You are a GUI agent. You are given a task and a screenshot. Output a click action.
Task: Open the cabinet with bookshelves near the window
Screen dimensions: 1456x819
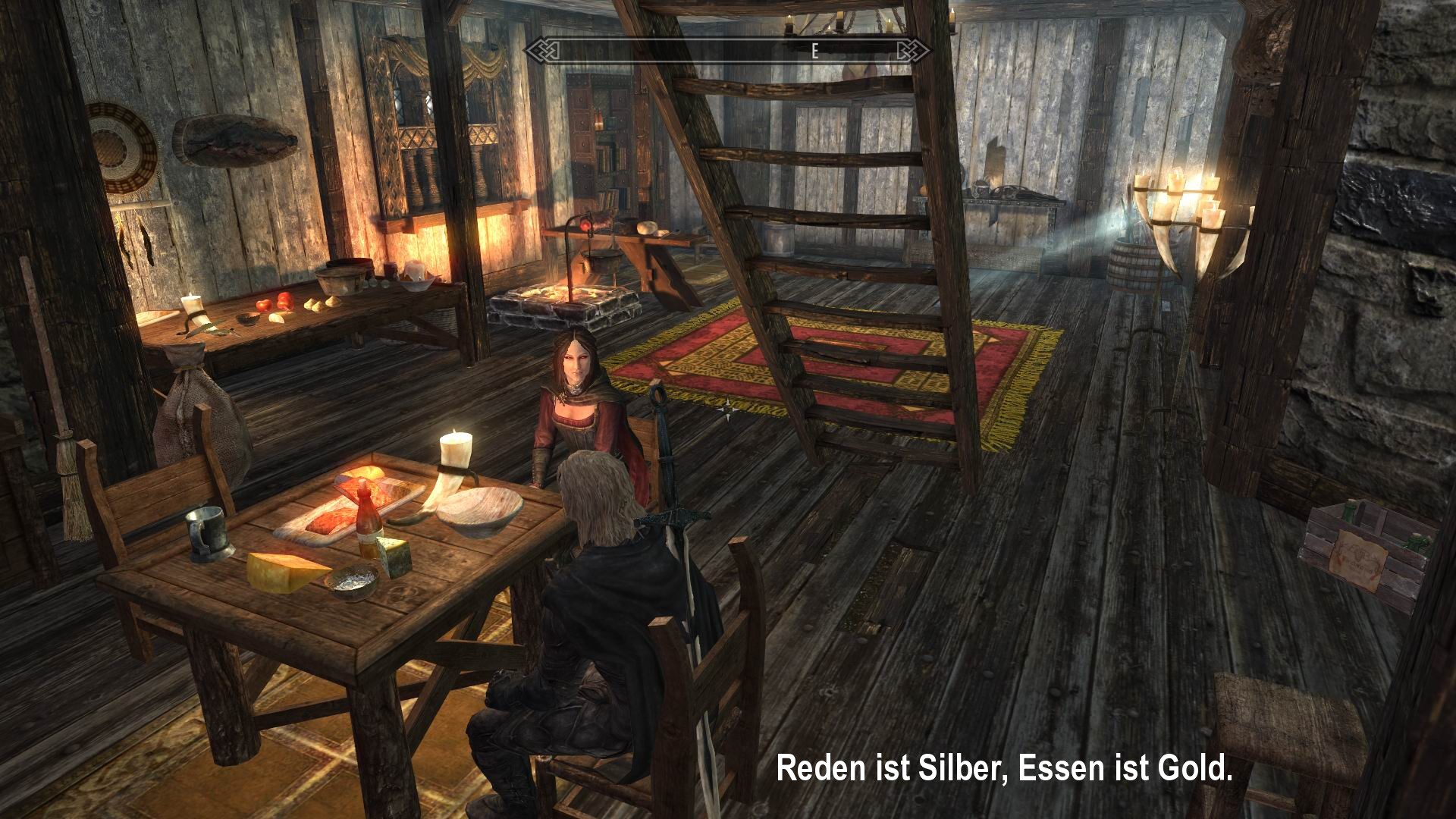click(604, 144)
